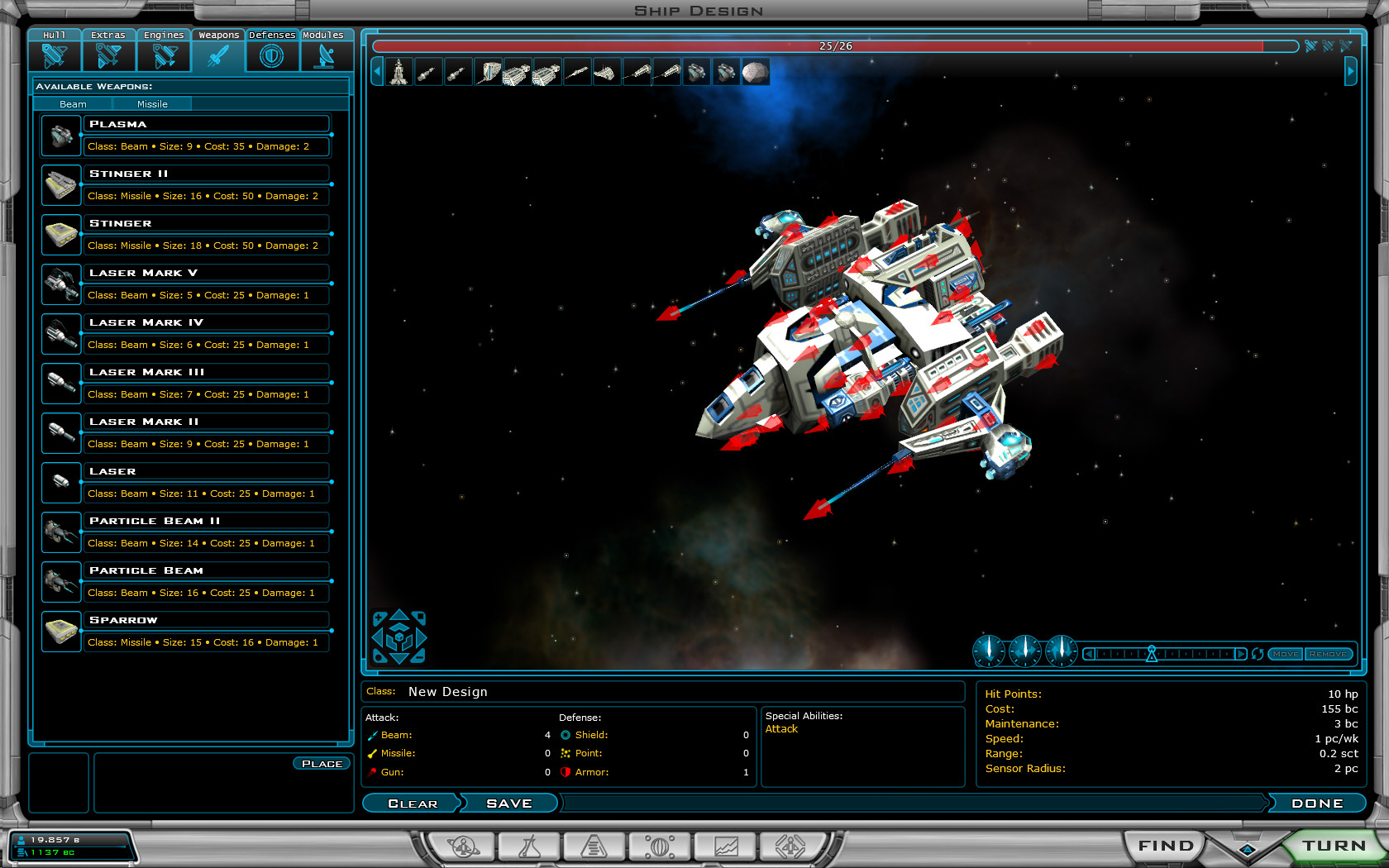Choose the Stinger II missile
The width and height of the screenshot is (1389, 868).
tap(206, 174)
